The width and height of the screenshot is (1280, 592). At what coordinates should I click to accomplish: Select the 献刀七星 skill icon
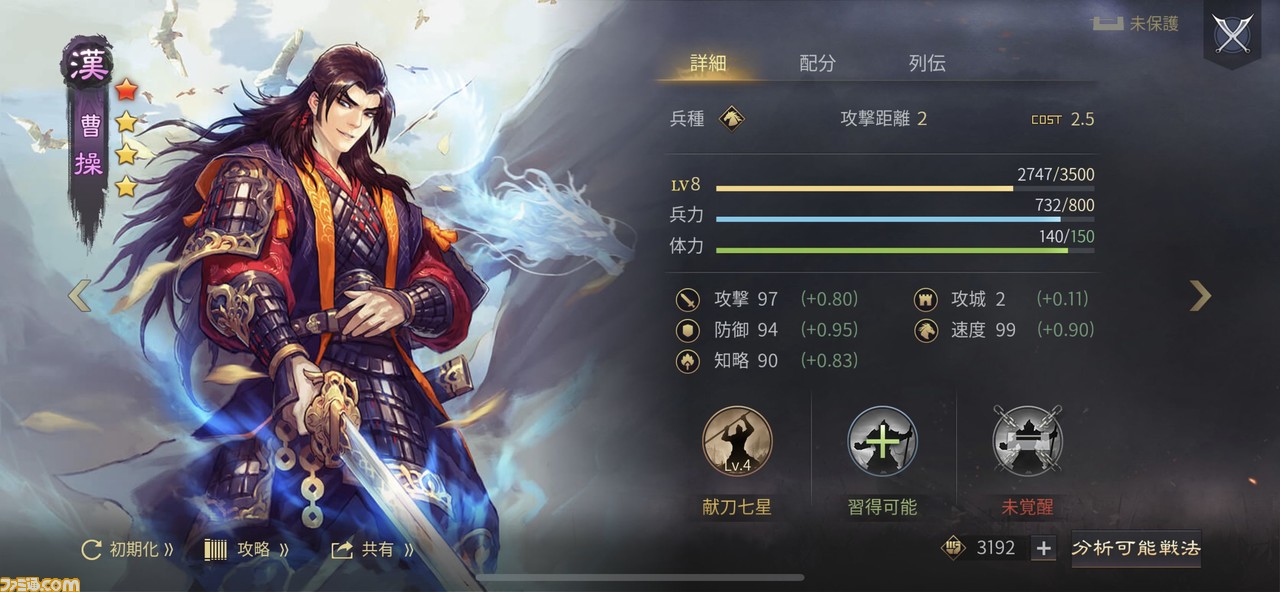pos(737,441)
